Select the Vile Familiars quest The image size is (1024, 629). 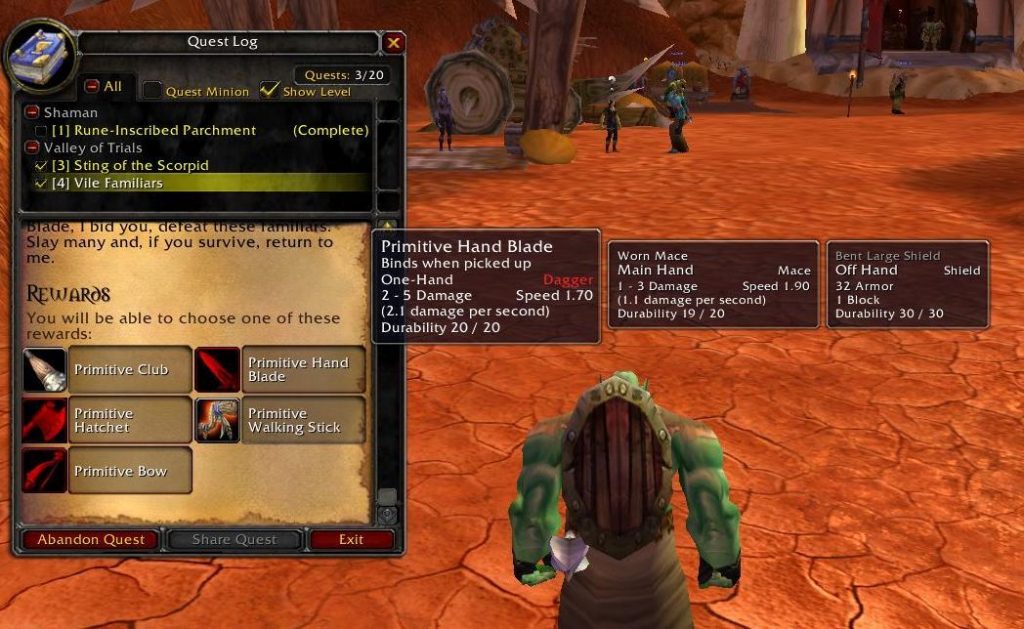107,183
